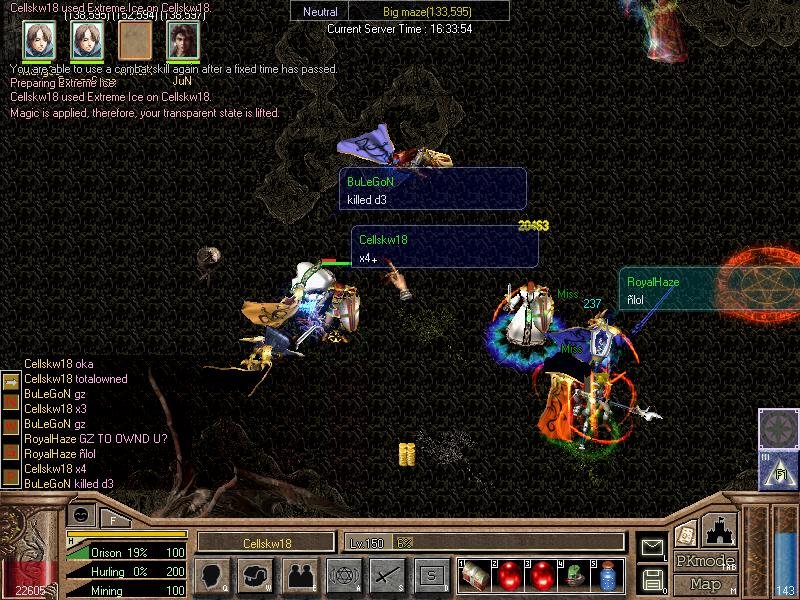Use the blue potion in hotbar slot 5

607,576
